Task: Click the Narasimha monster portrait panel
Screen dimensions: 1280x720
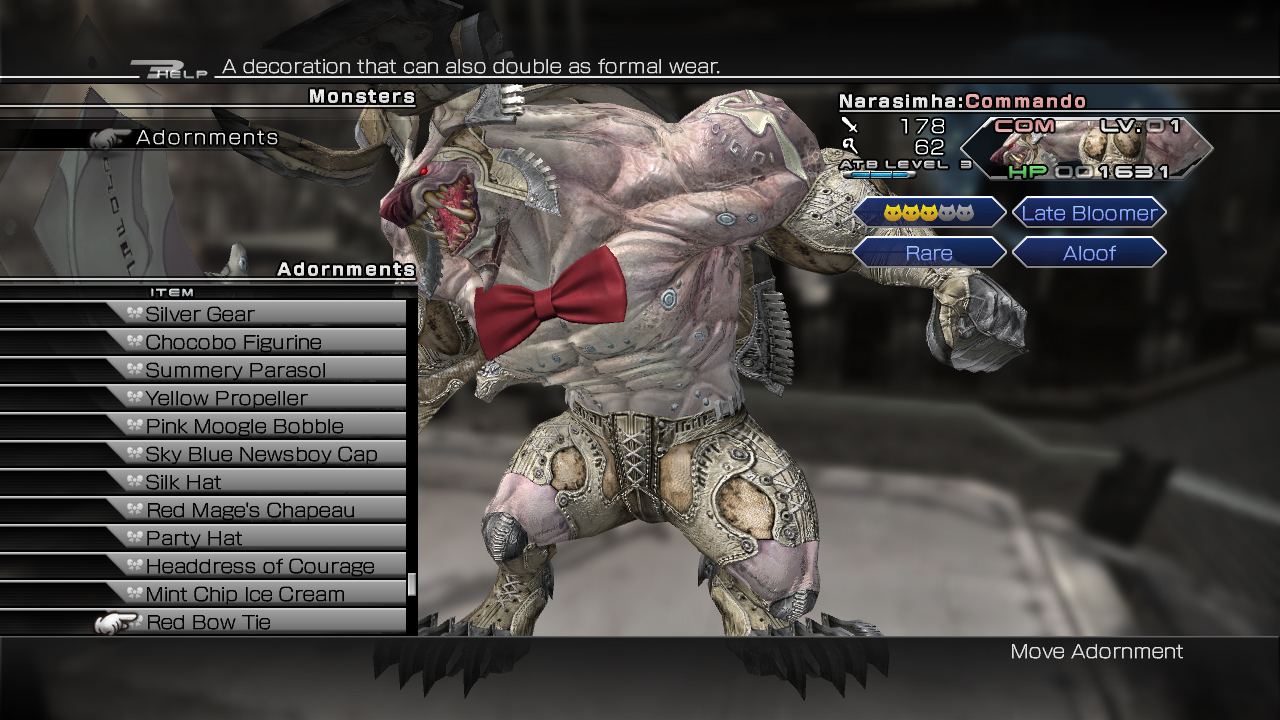Action: point(1087,148)
